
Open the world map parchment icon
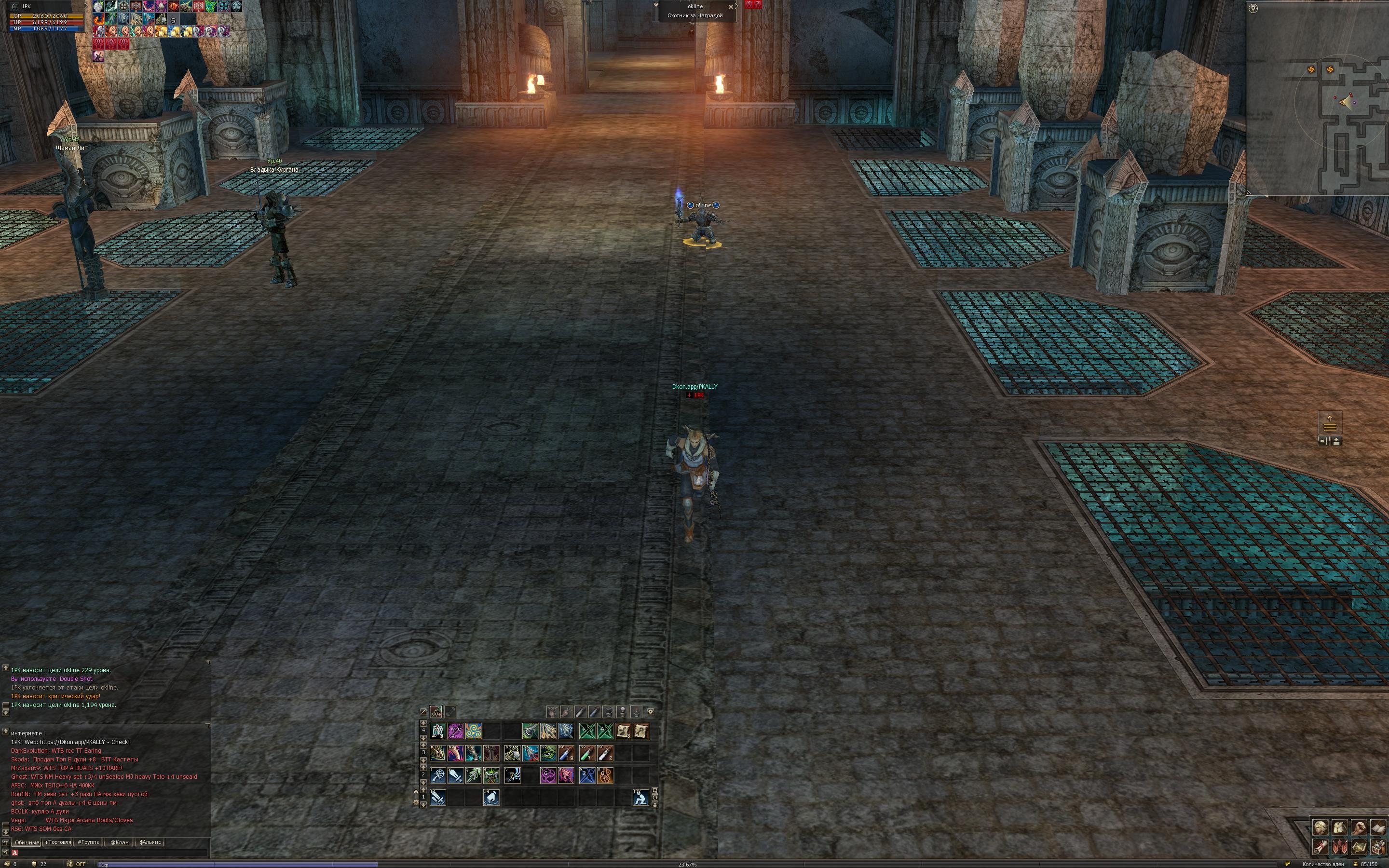point(1358,847)
